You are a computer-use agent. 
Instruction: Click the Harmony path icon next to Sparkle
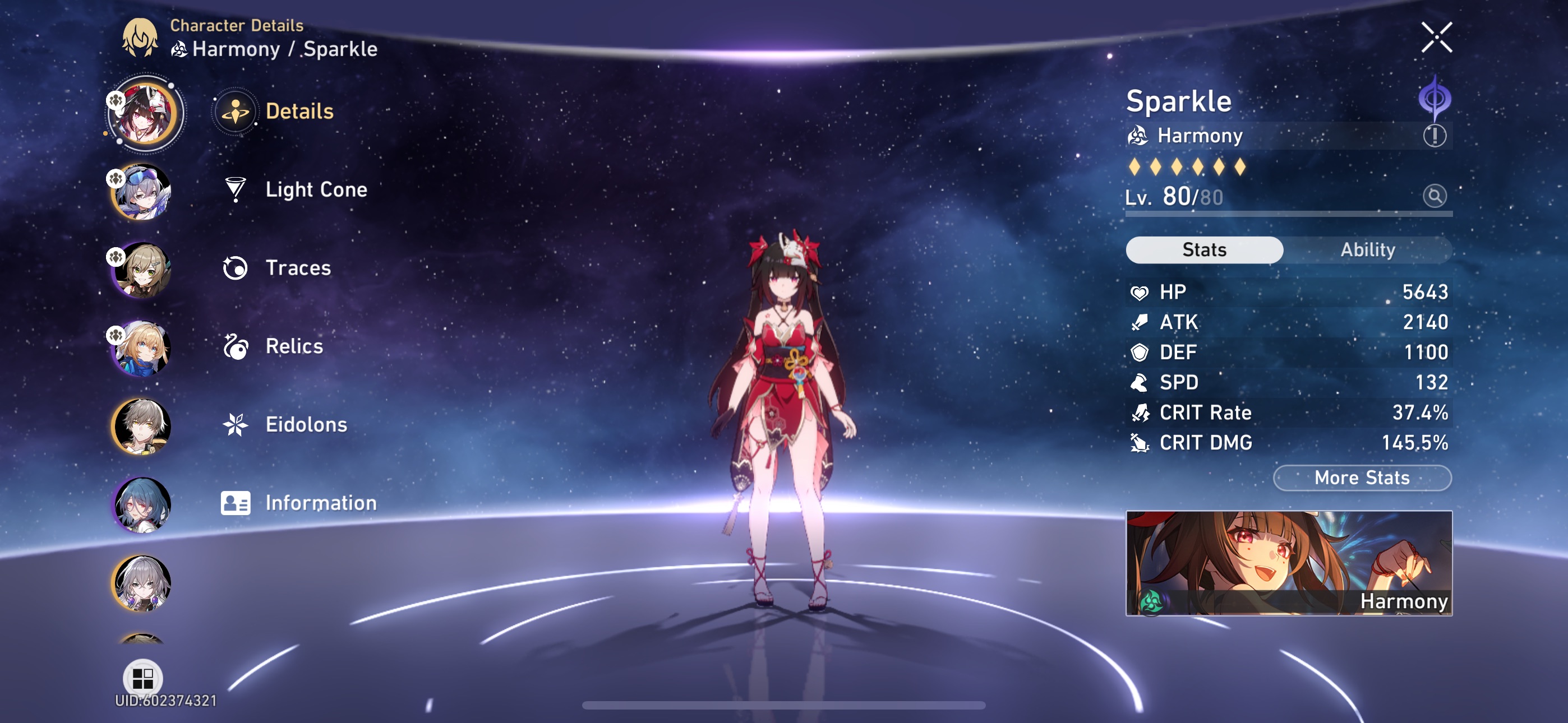(1138, 136)
